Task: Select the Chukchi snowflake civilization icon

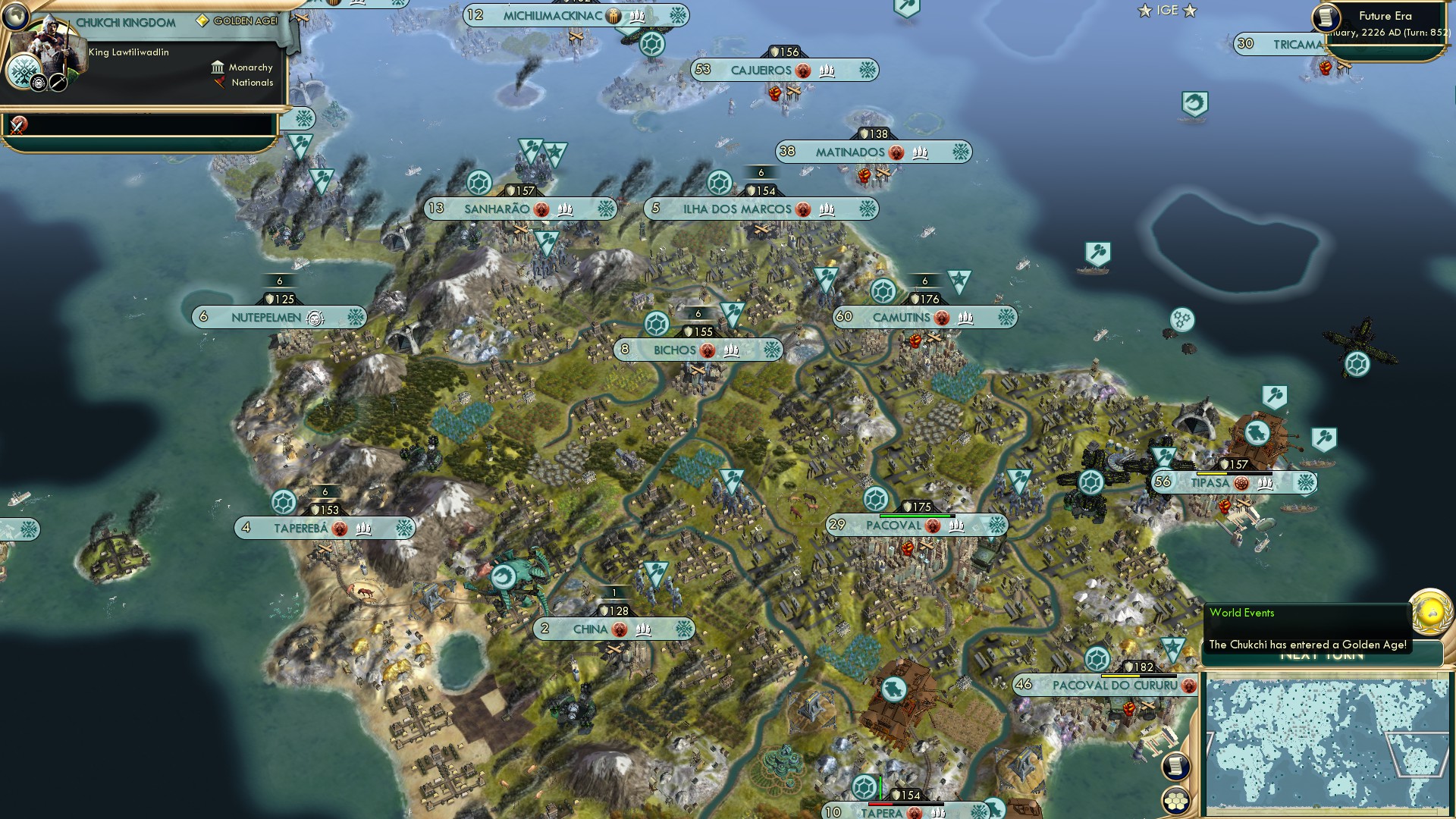Action: [x=24, y=73]
